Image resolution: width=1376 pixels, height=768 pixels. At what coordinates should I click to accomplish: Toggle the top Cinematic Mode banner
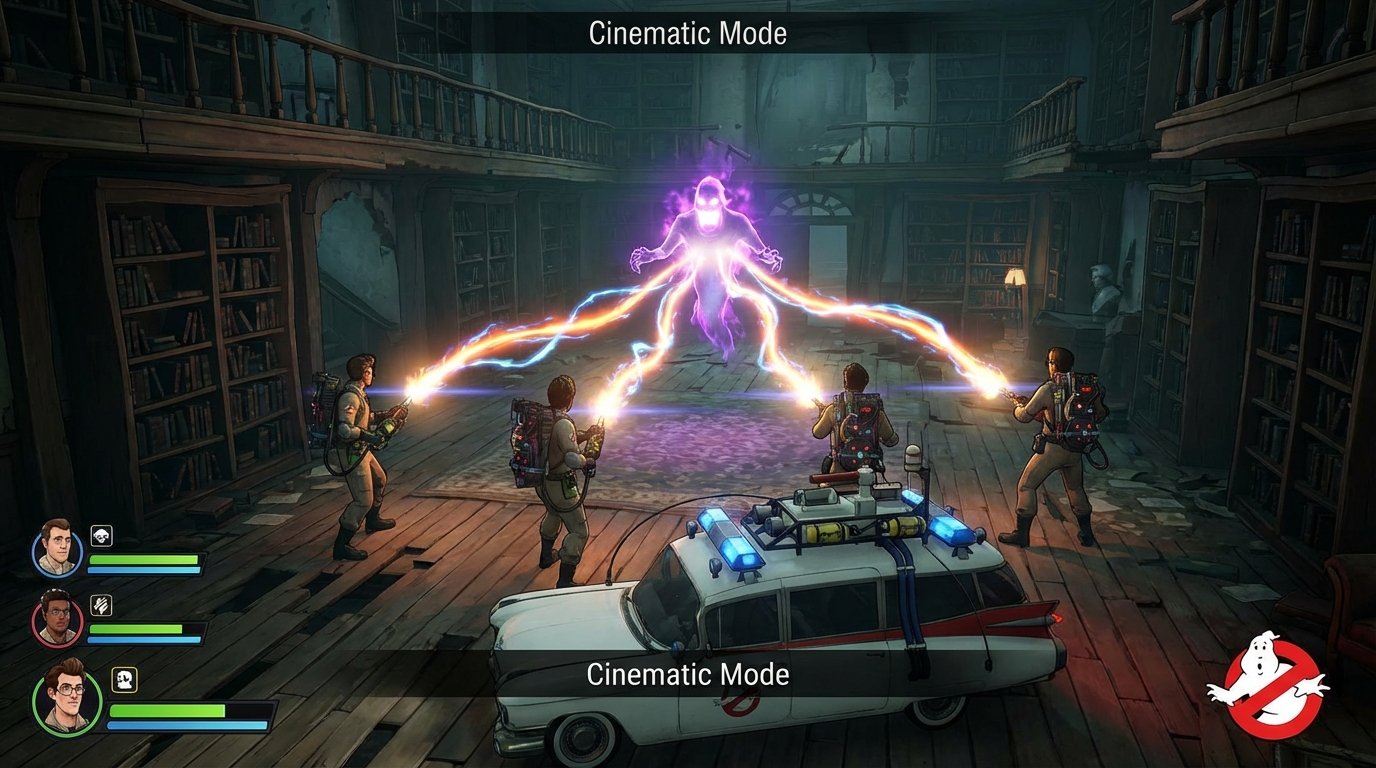688,32
